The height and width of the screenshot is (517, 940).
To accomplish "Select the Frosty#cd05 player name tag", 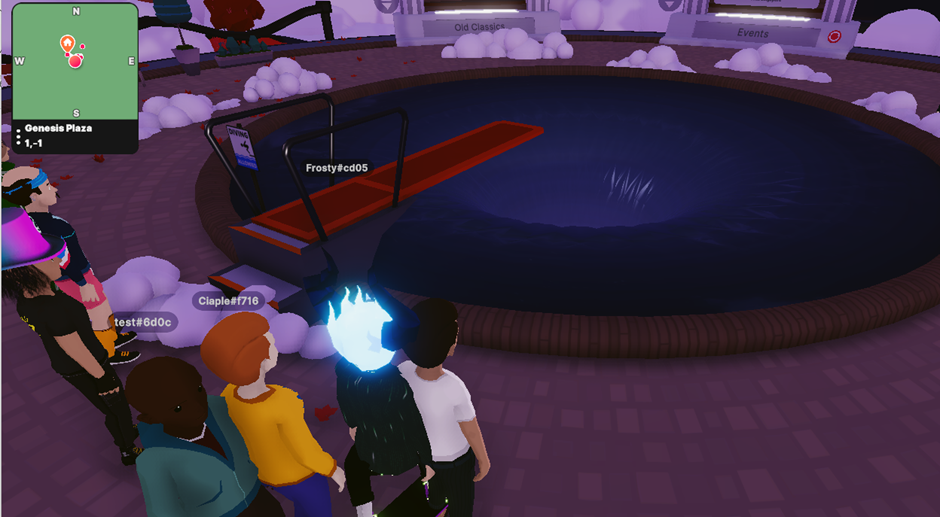I will pos(336,168).
